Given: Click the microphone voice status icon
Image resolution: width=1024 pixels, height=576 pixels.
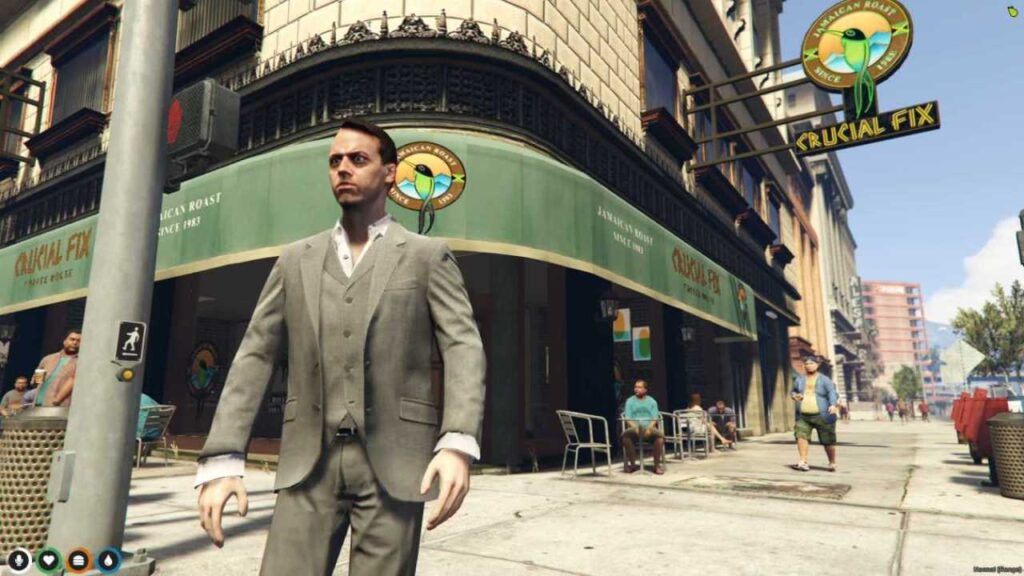Looking at the screenshot, I should coord(19,560).
